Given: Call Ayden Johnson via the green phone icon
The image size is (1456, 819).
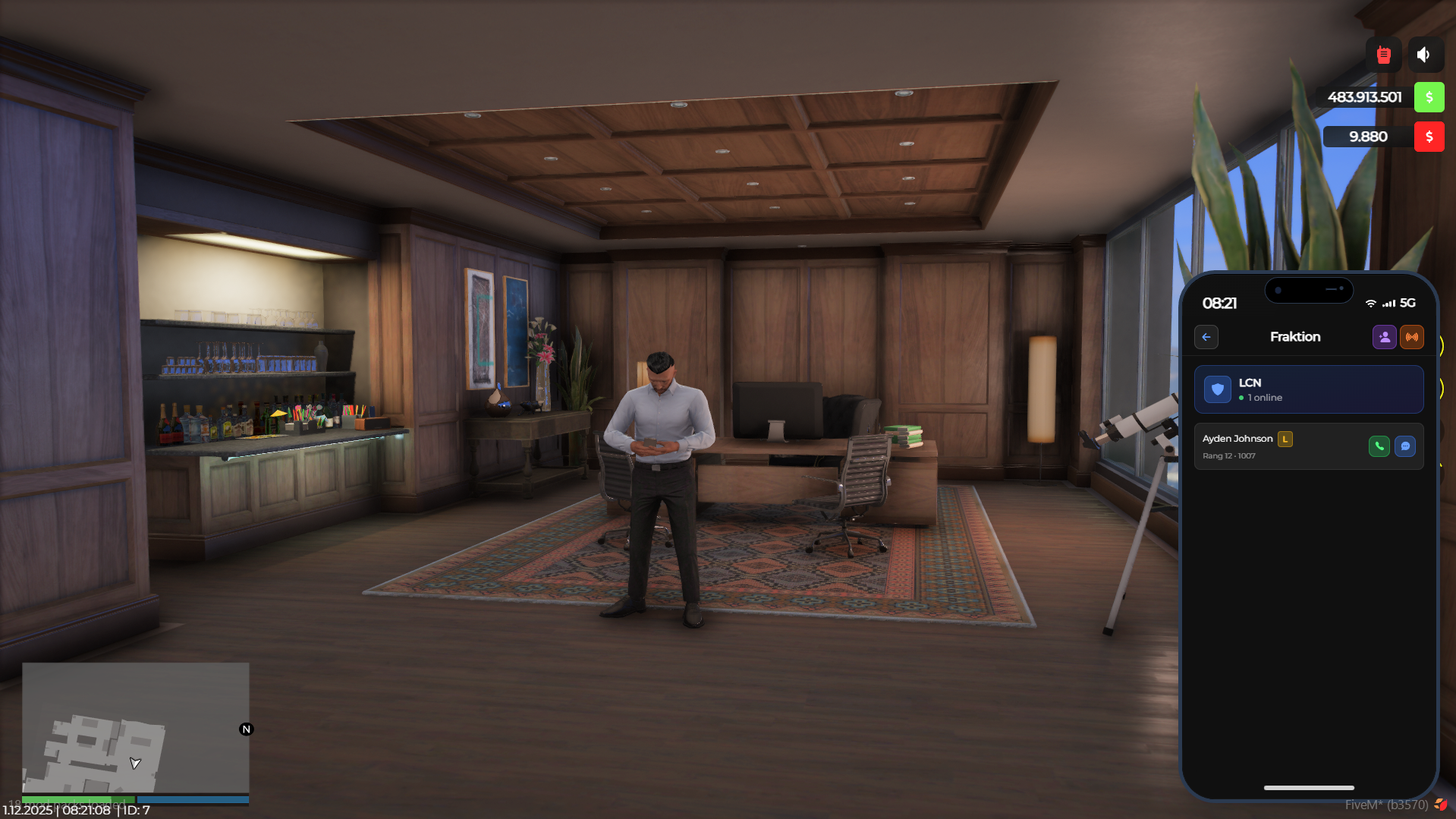Looking at the screenshot, I should pos(1378,446).
